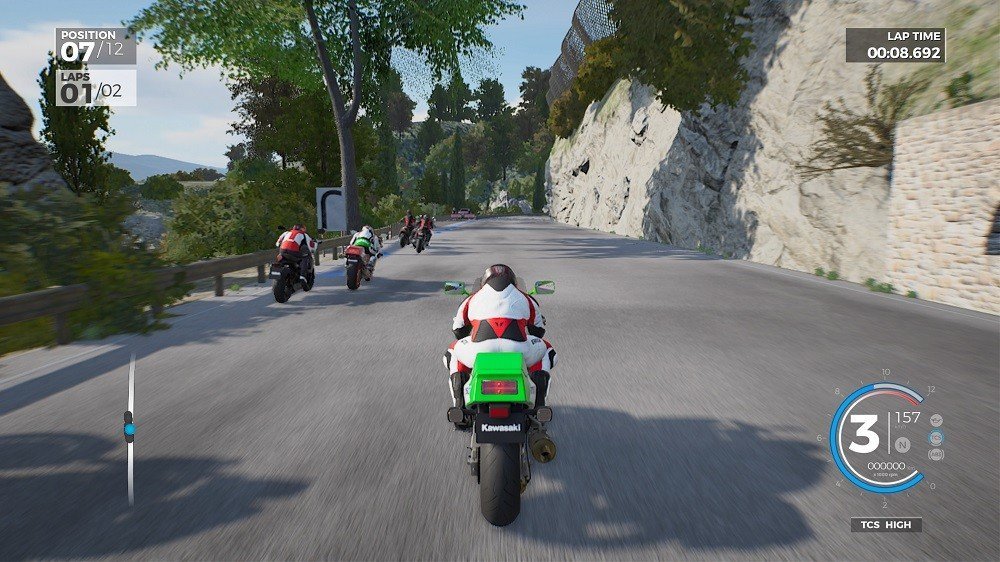Image resolution: width=1000 pixels, height=562 pixels.
Task: Click the oil can warning icon
Action: [x=936, y=420]
